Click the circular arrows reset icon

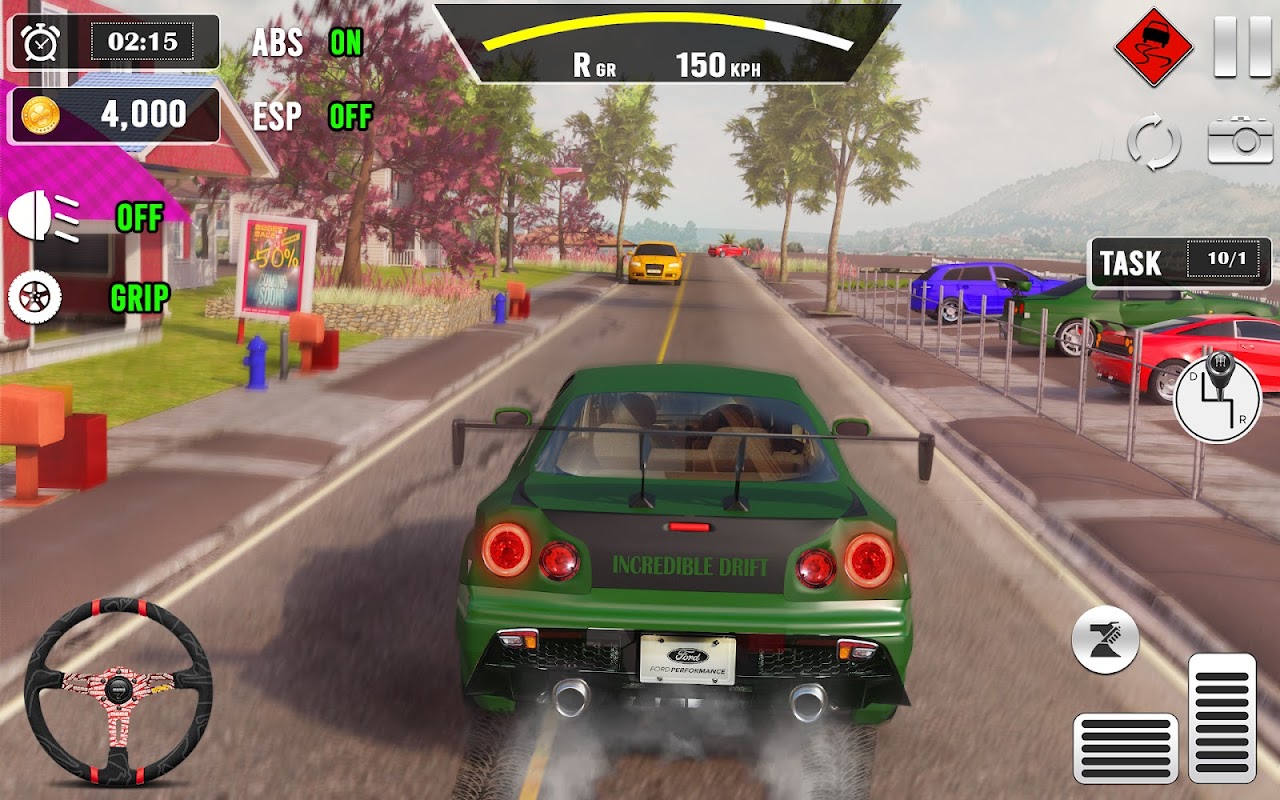pyautogui.click(x=1154, y=142)
